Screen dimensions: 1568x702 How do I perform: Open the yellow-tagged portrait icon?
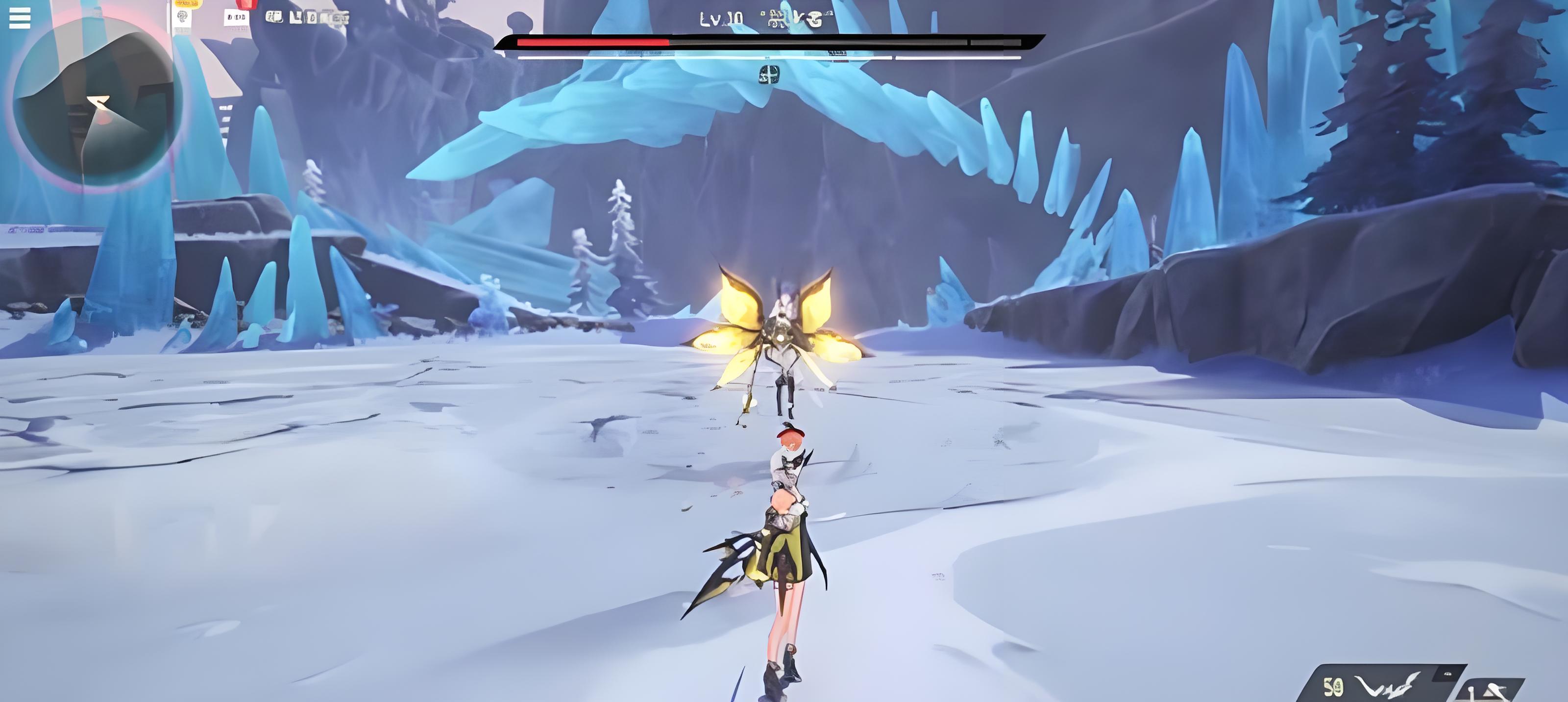[182, 15]
